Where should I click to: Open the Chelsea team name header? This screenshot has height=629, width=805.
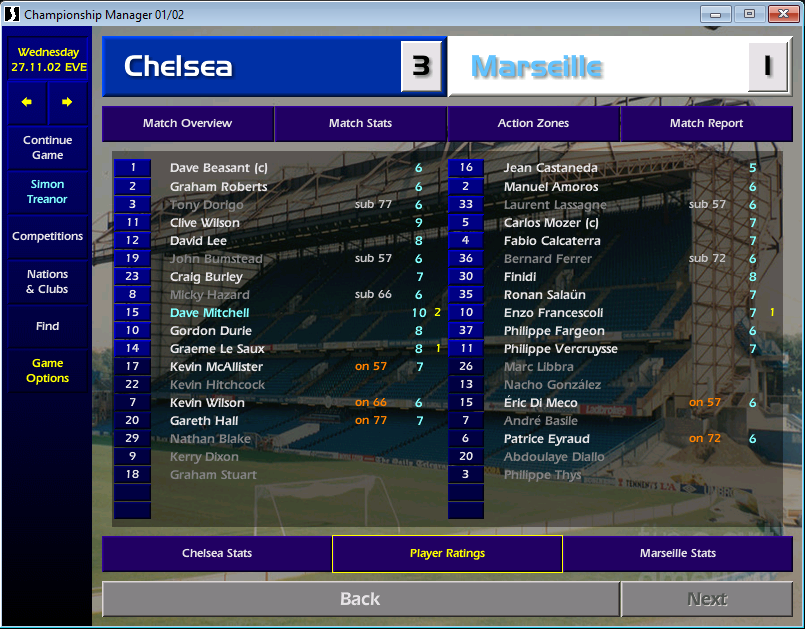point(250,67)
